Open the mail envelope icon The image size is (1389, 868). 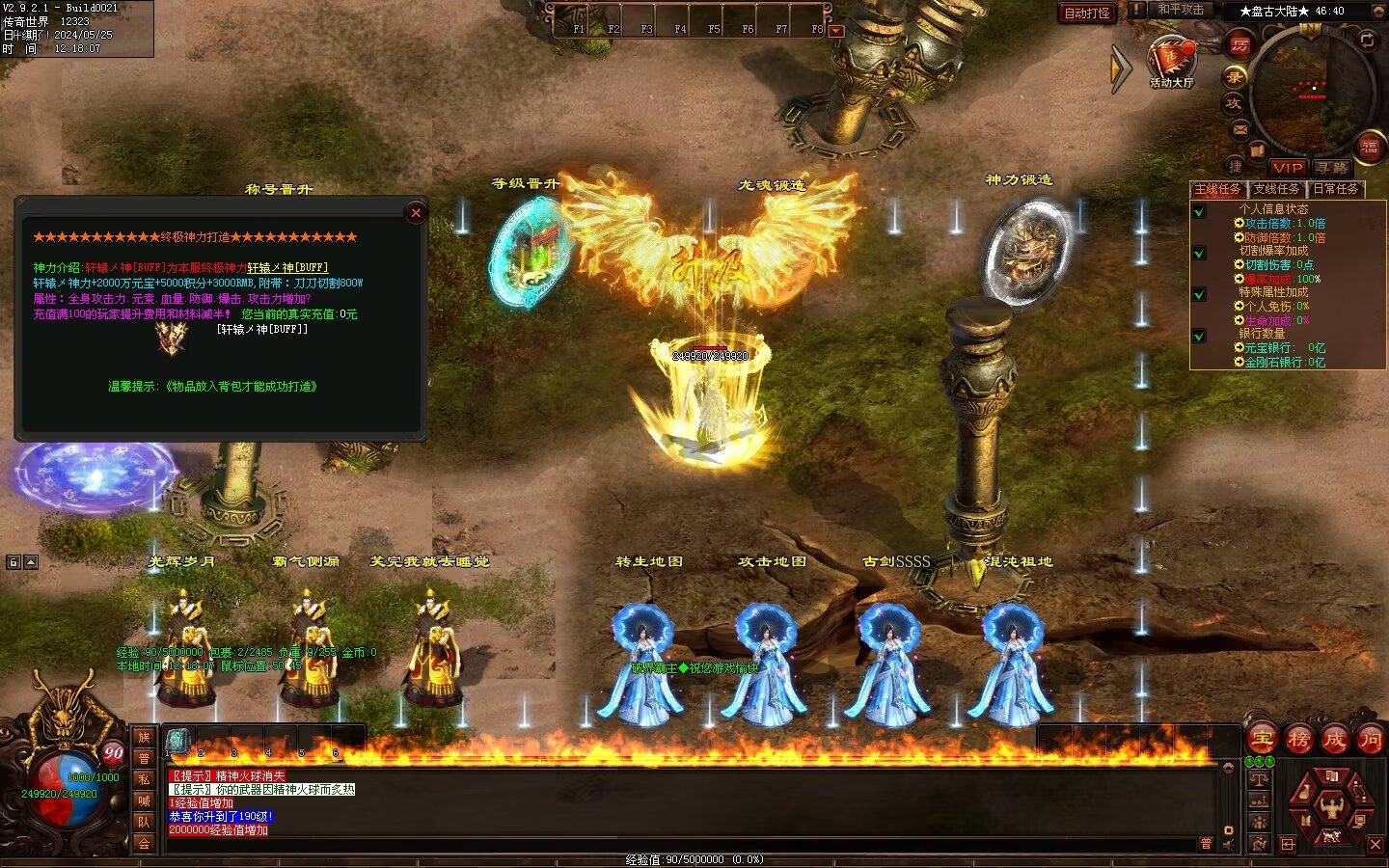(x=1240, y=128)
